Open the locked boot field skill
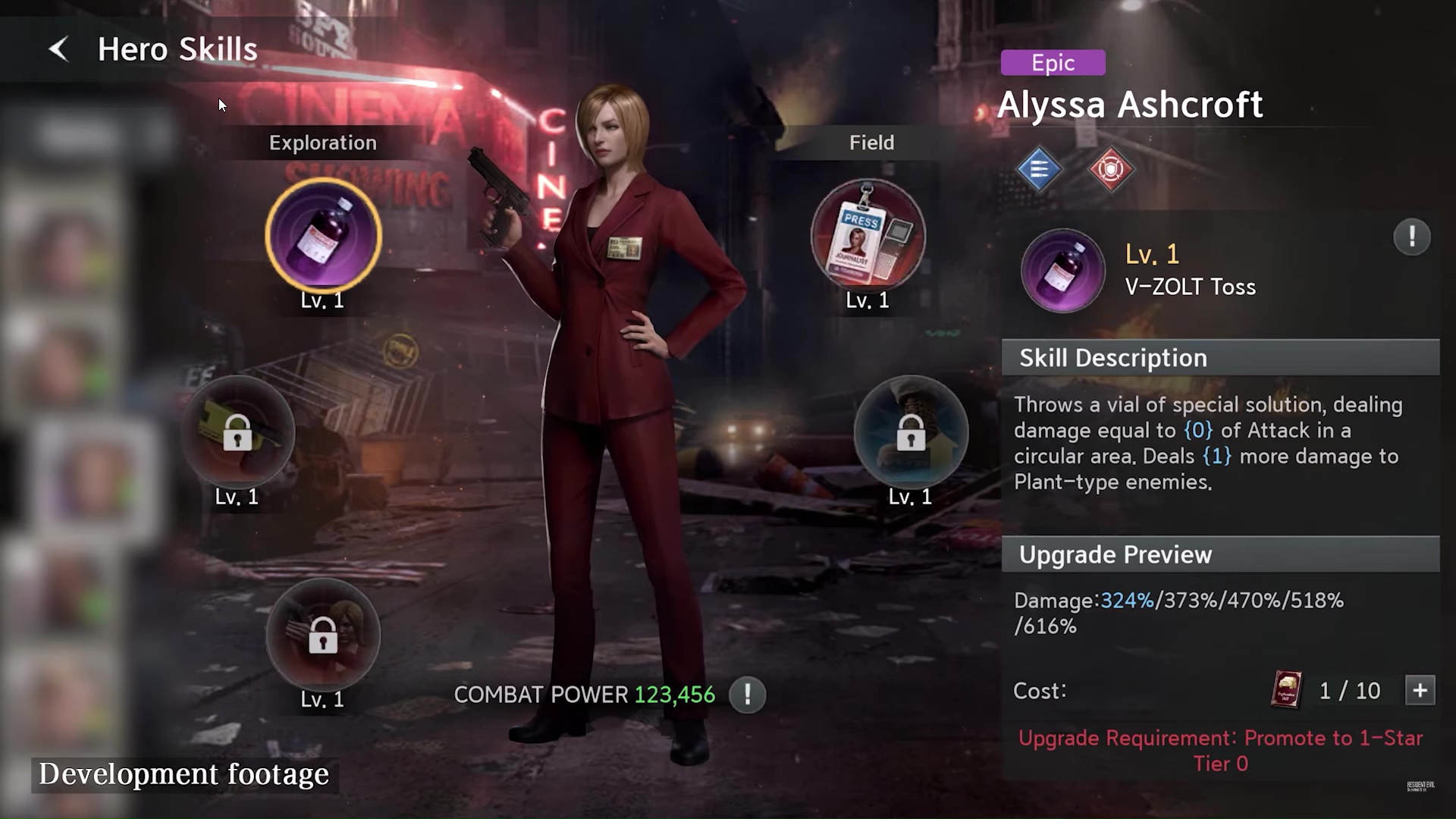 (911, 432)
